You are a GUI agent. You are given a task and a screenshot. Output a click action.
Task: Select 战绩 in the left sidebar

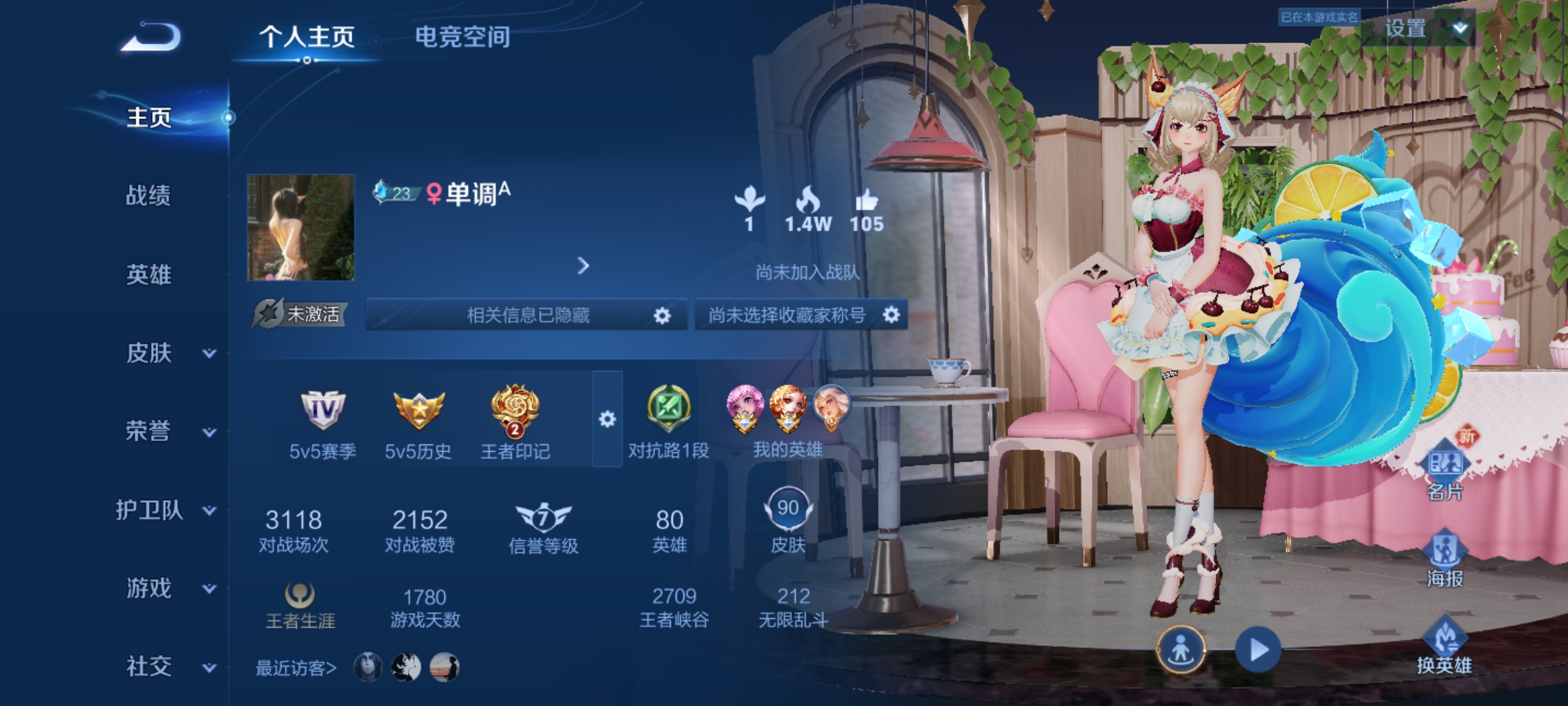(x=147, y=196)
